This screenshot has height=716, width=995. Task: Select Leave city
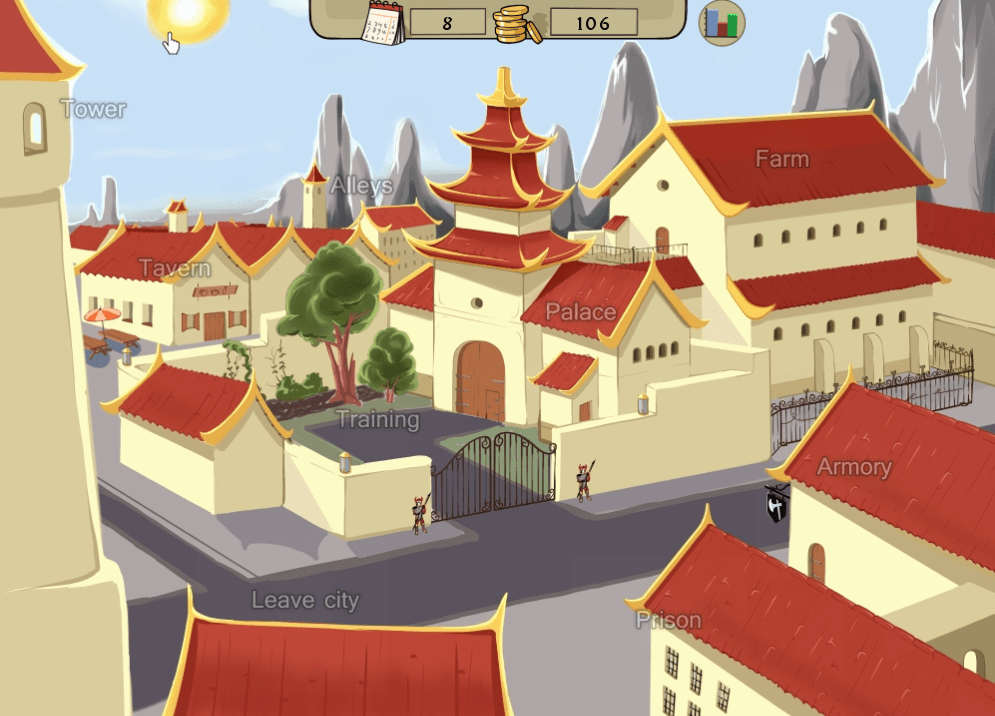(x=305, y=600)
